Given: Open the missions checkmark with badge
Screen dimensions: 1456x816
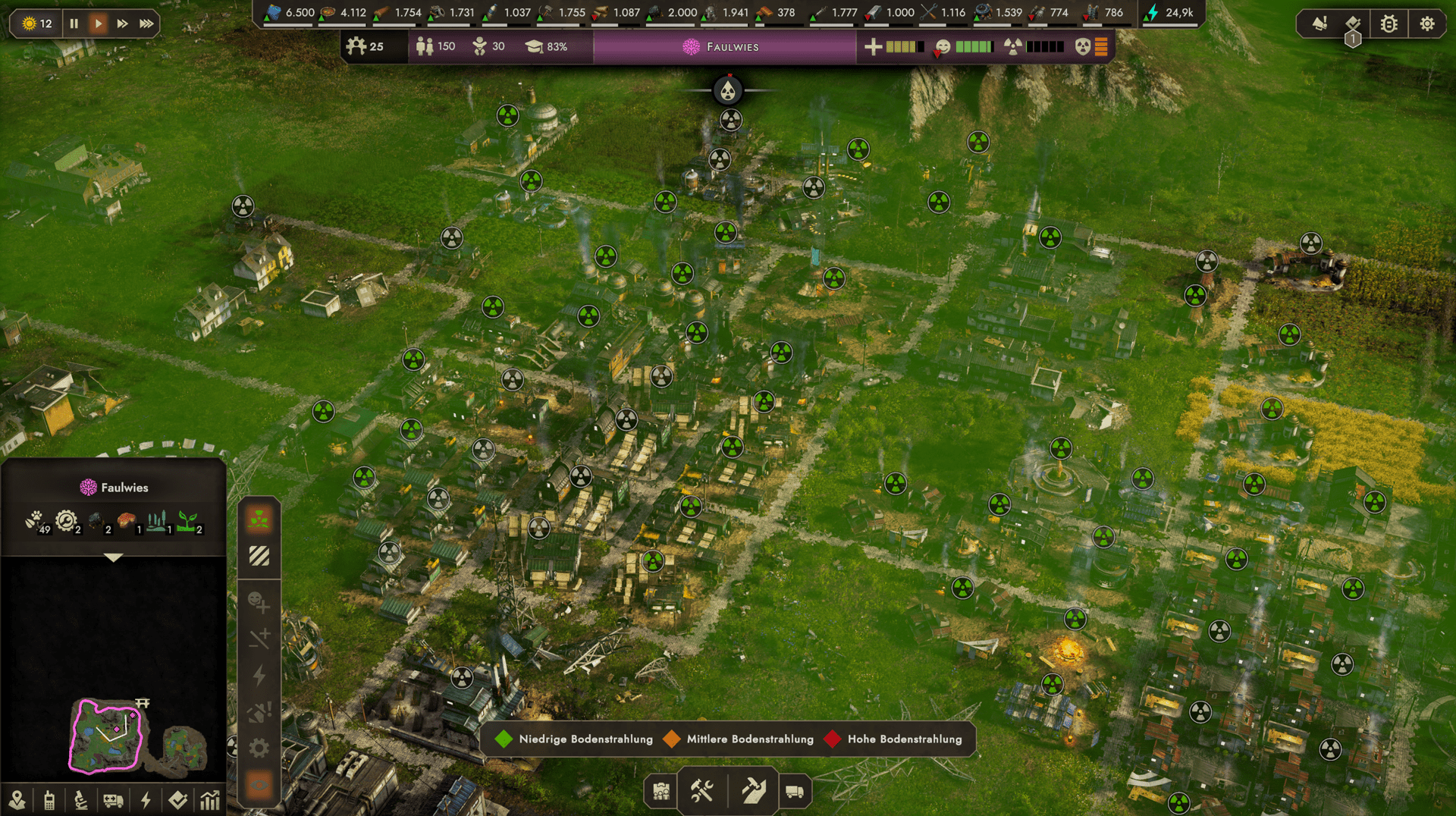Looking at the screenshot, I should click(x=1353, y=24).
